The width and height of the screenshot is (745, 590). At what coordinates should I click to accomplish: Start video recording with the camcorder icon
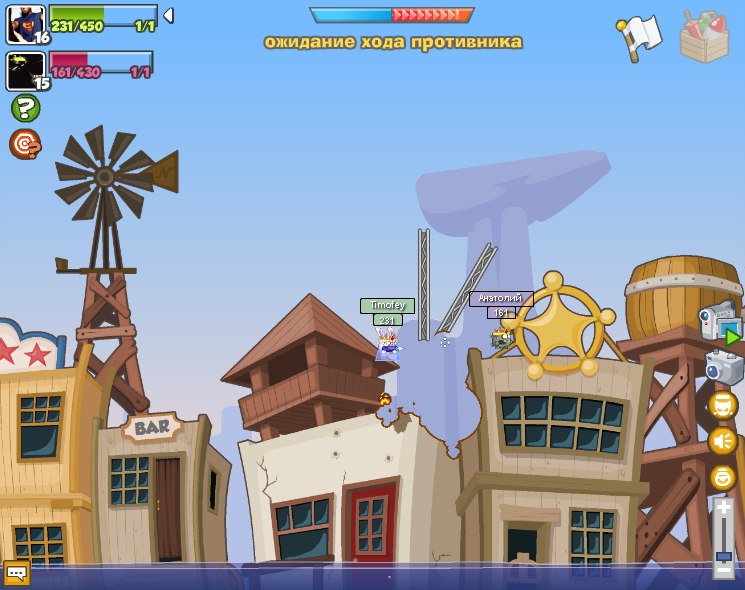[720, 323]
